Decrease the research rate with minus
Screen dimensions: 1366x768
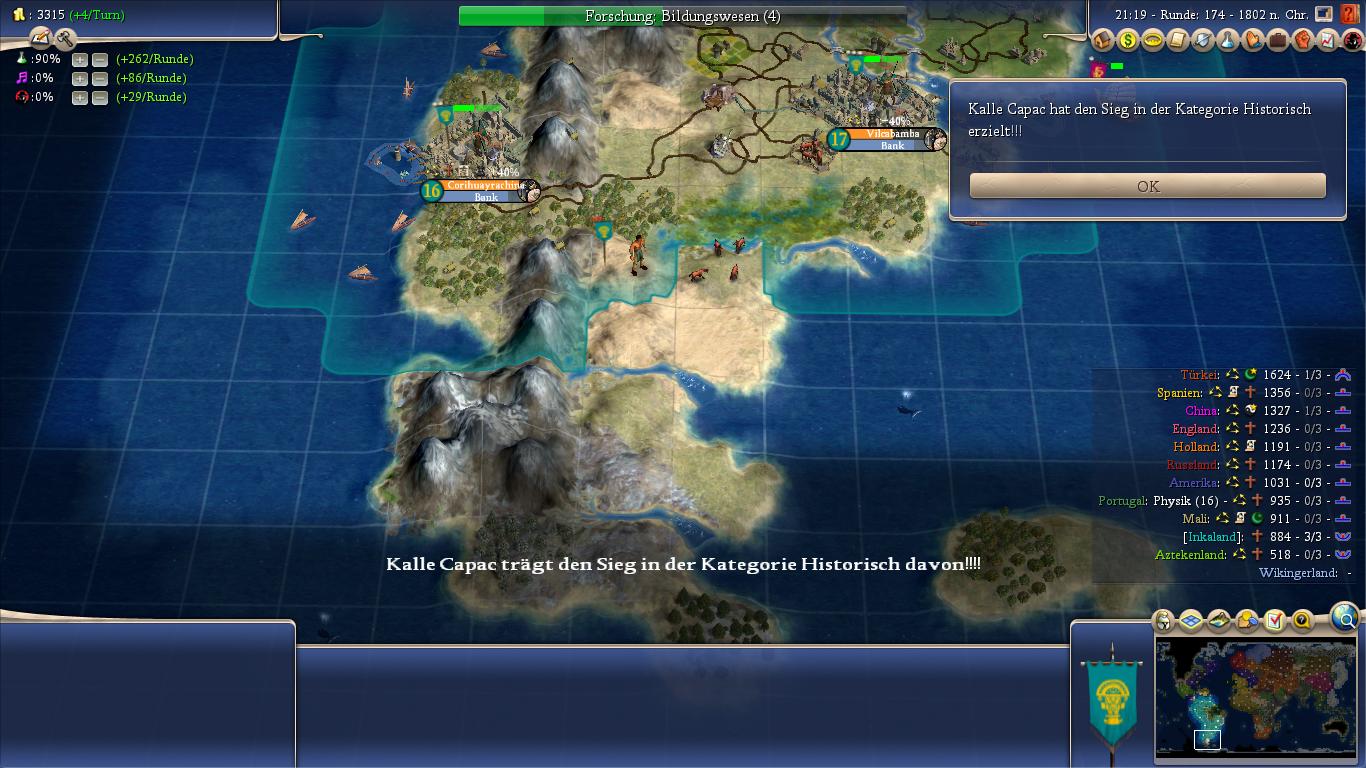click(99, 59)
